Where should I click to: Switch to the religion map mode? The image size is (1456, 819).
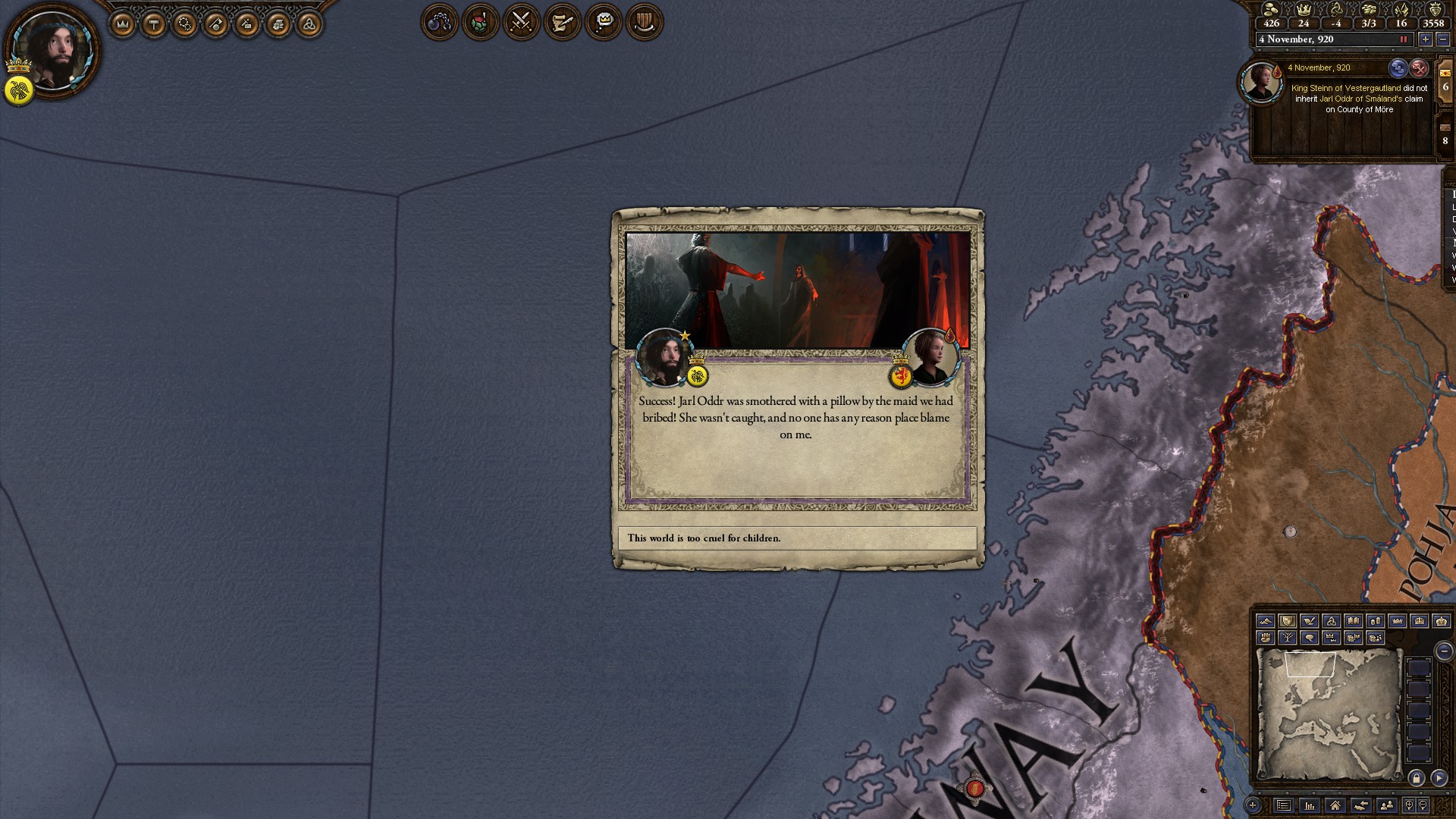(x=1331, y=621)
